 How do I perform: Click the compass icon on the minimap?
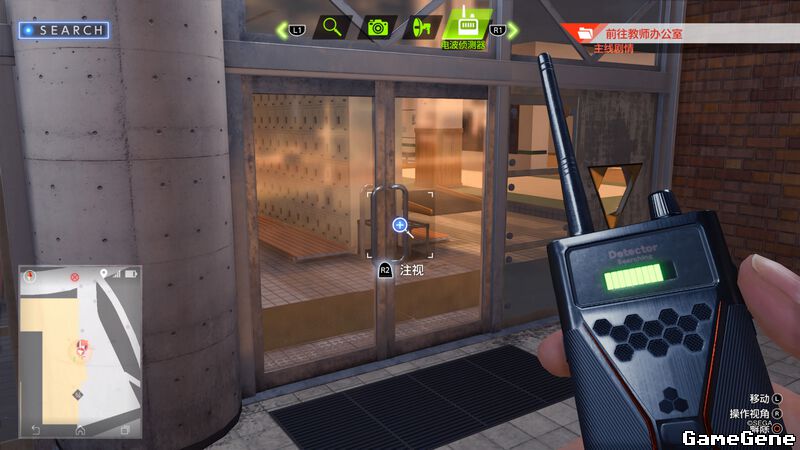coord(30,274)
